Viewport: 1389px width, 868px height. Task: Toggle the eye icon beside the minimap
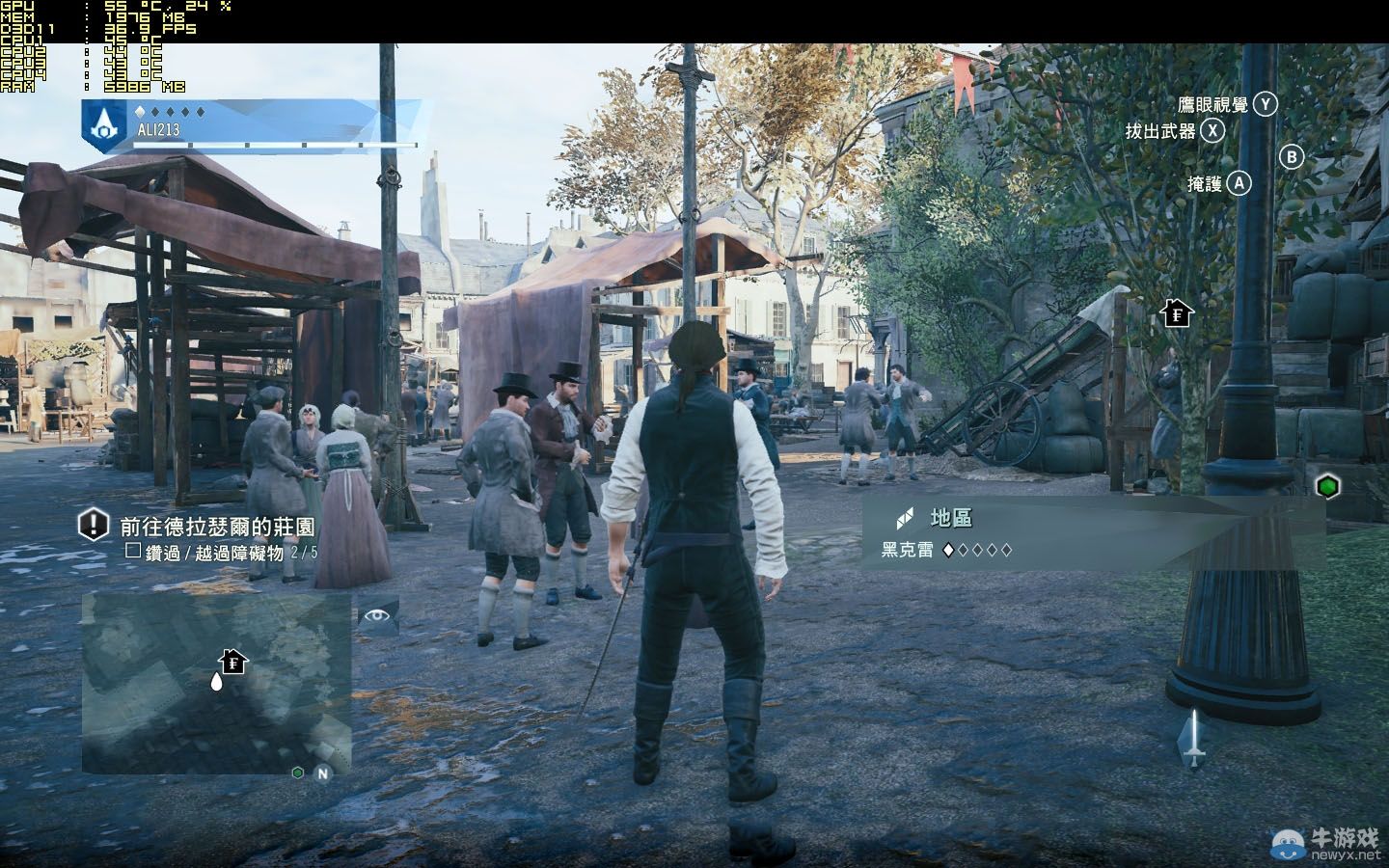point(377,615)
